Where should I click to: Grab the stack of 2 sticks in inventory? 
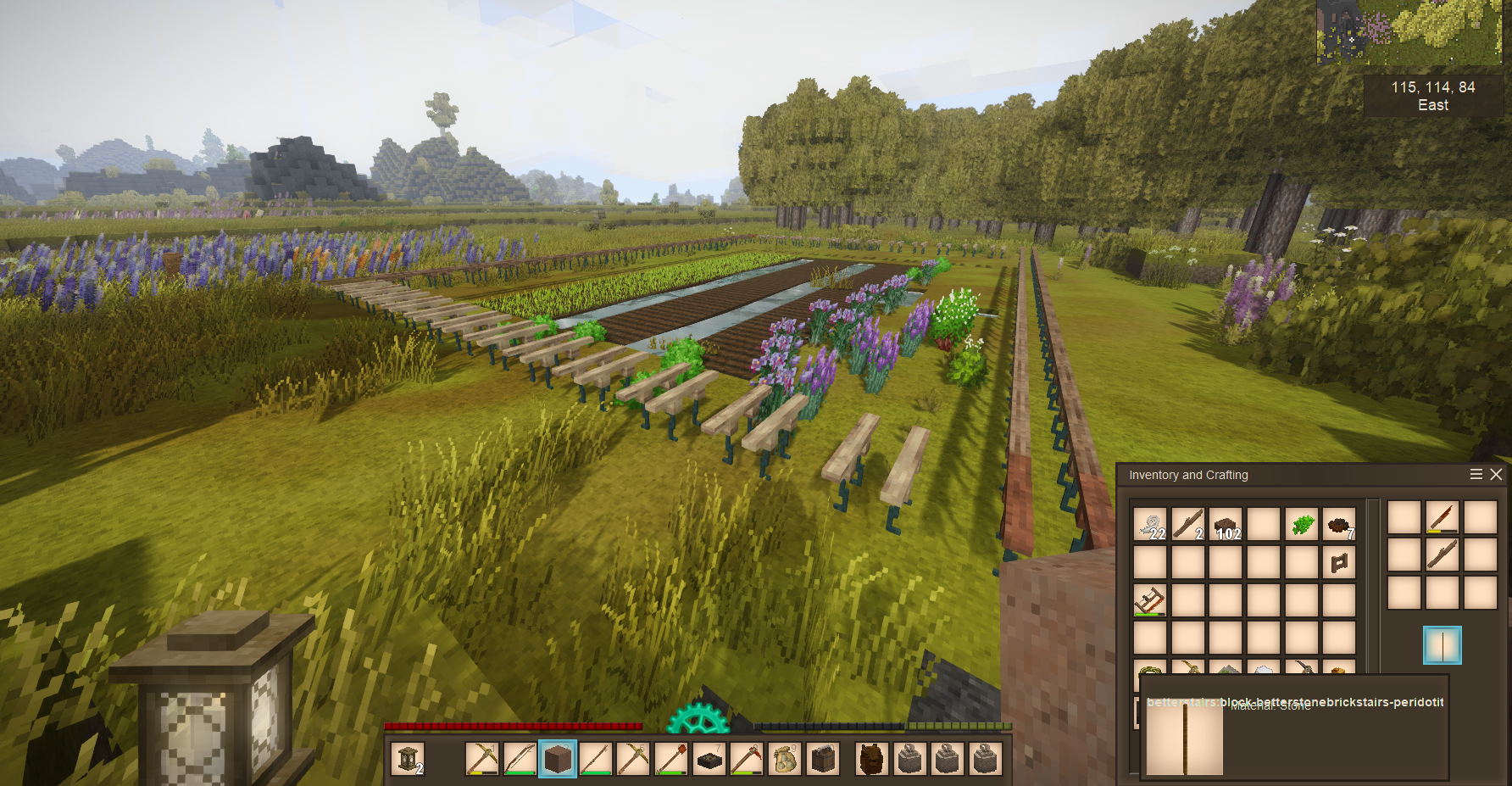coord(1188,525)
